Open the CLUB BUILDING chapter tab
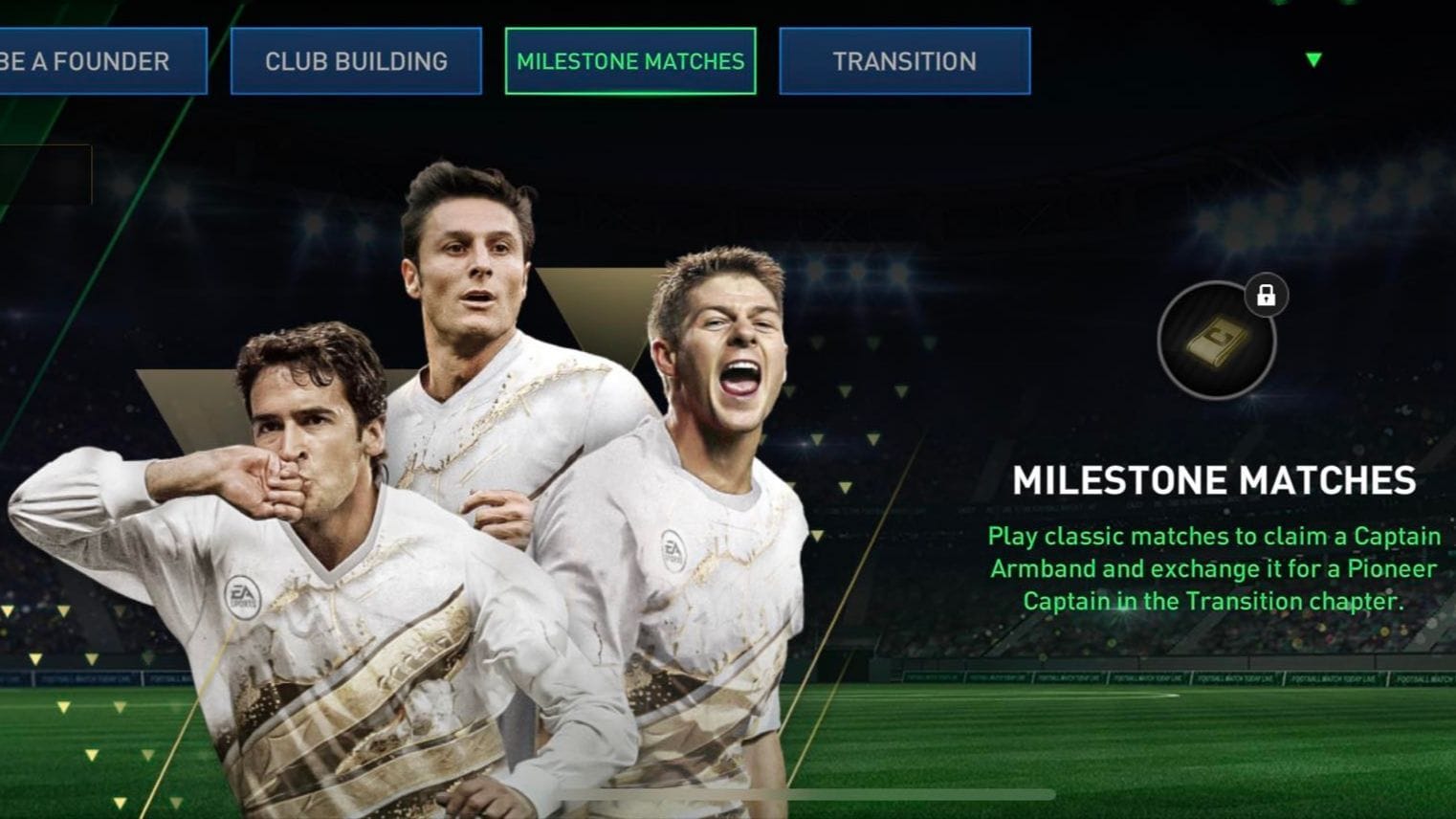 [356, 61]
